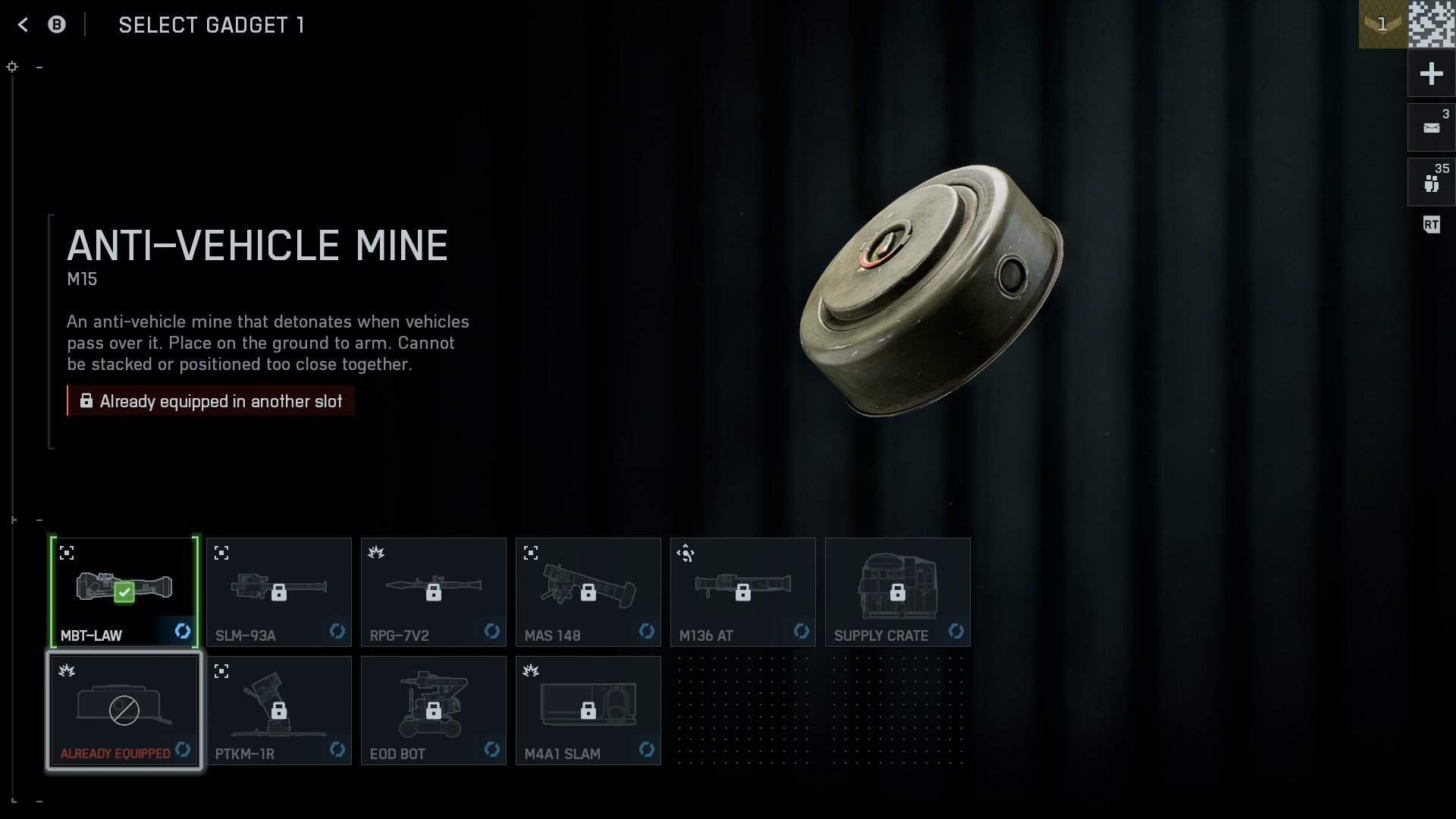Select the MAS 148 launcher tile
The image size is (1456, 819).
tap(588, 591)
